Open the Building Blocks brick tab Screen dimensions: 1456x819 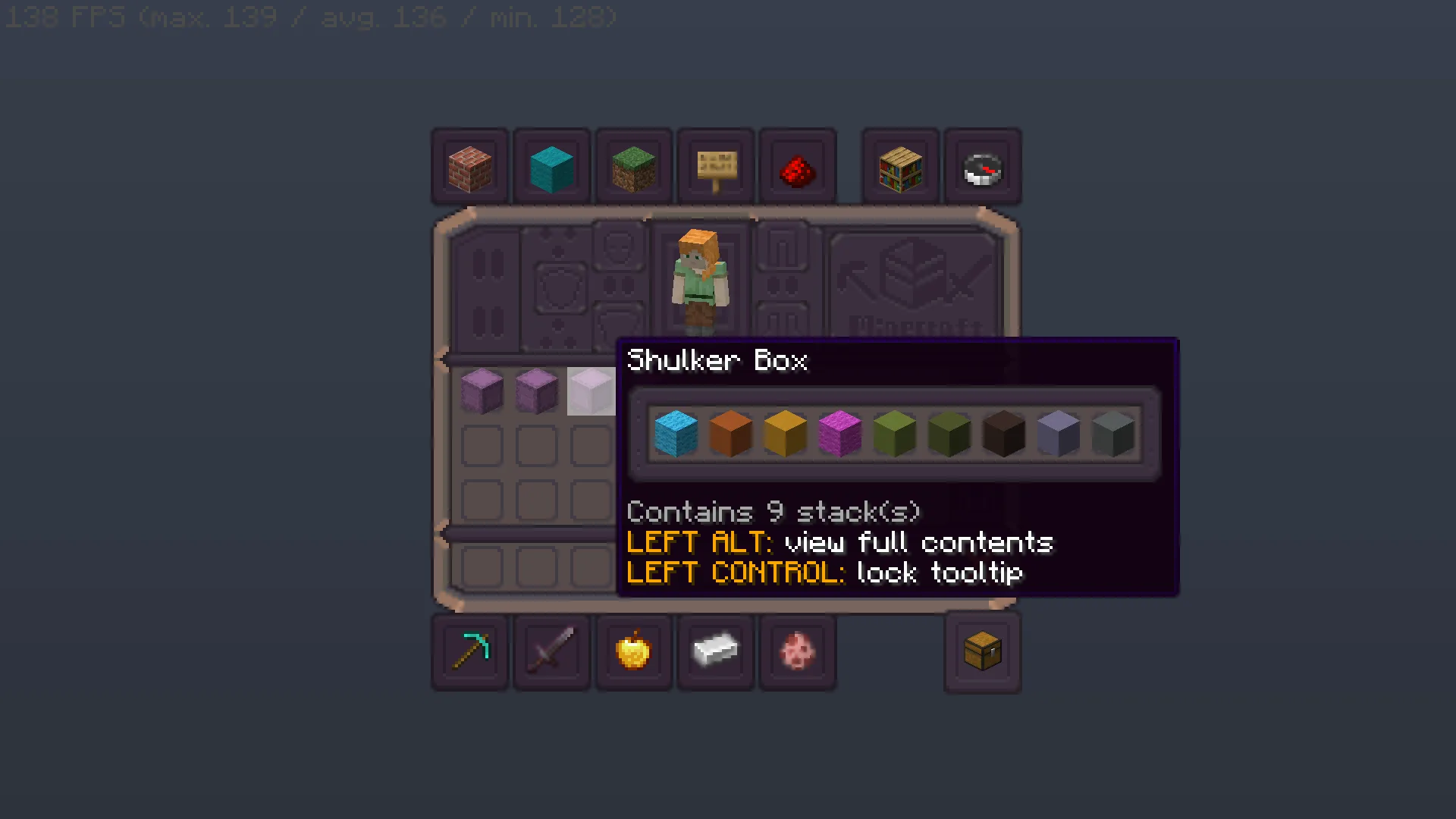point(469,166)
